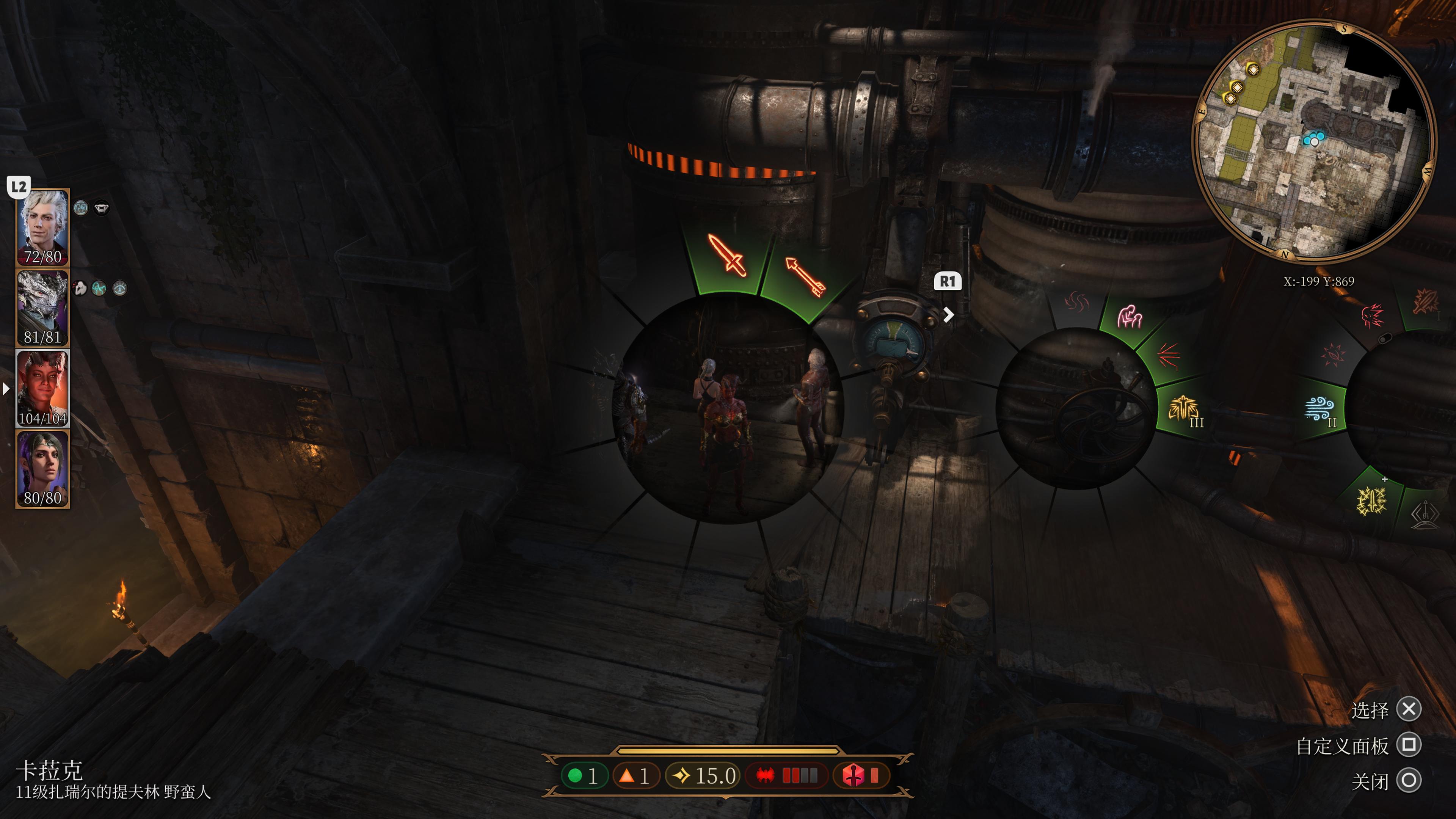Advance to the next radial with the chevron
Viewport: 1456px width, 819px height.
(x=948, y=314)
